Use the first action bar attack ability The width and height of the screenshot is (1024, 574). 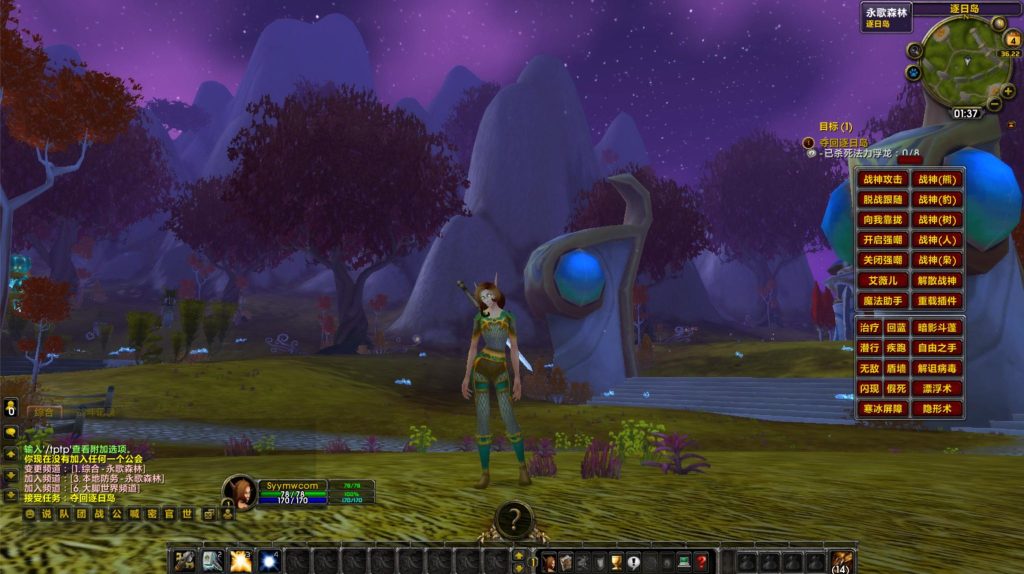pos(185,561)
